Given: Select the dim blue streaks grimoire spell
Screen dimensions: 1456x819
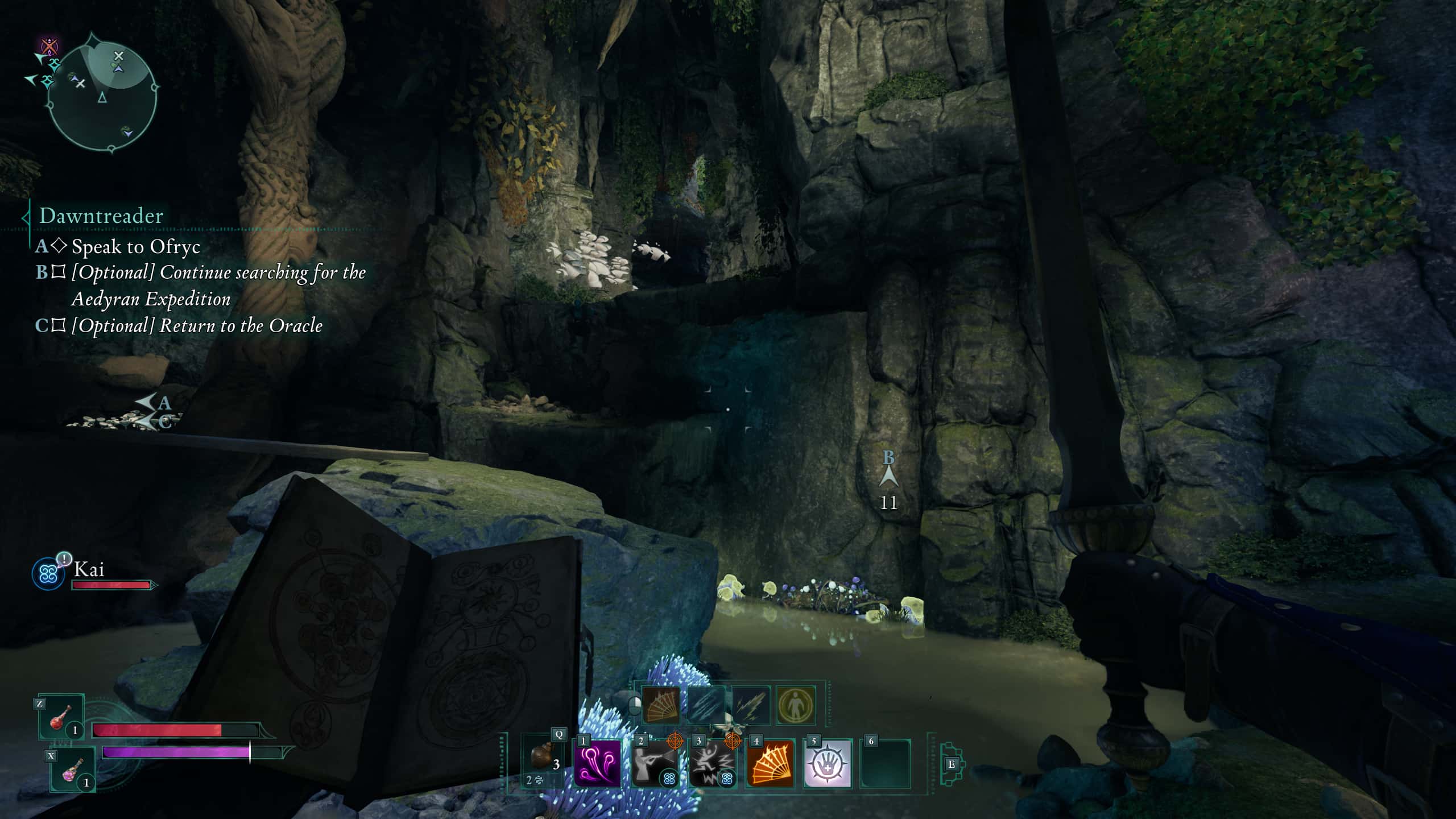Looking at the screenshot, I should coord(706,705).
